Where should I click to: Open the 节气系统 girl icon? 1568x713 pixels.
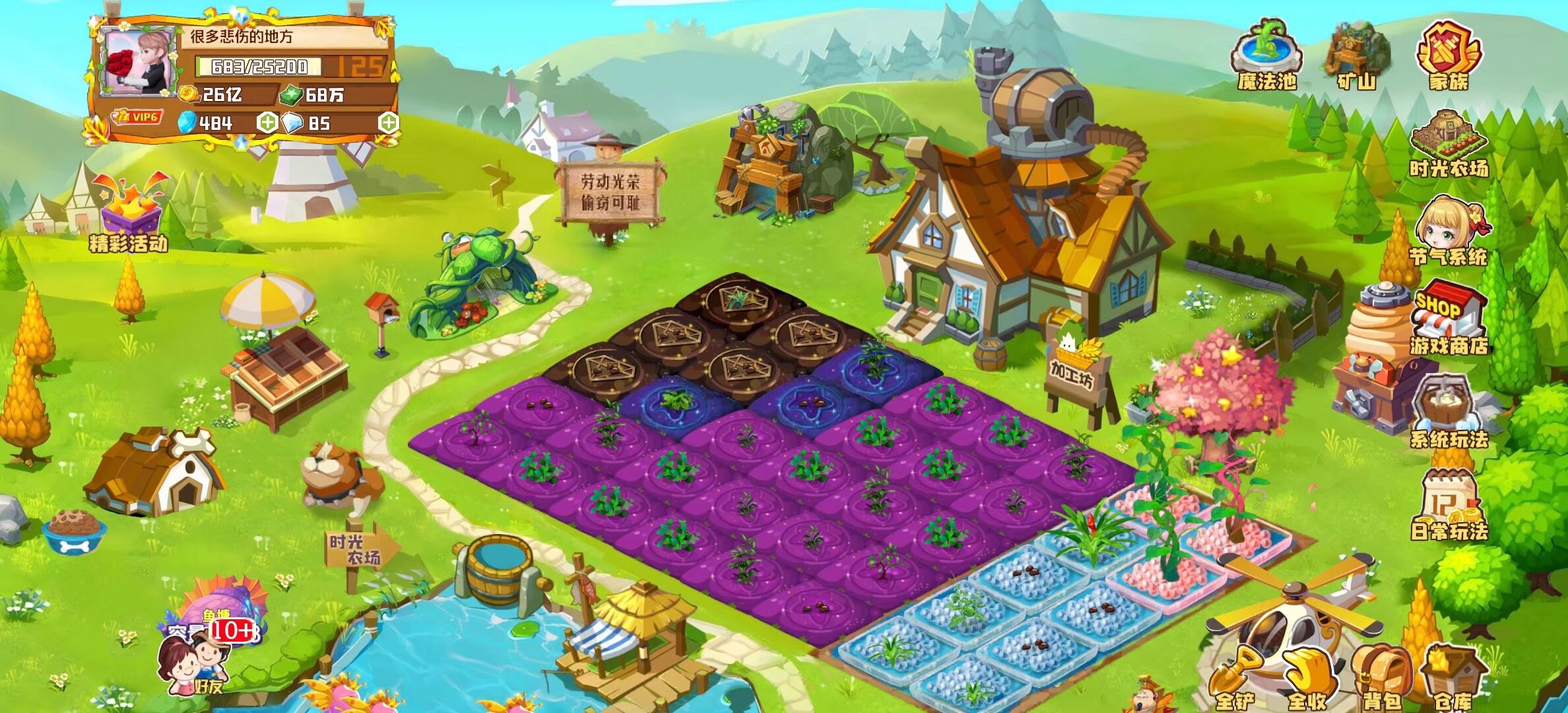pyautogui.click(x=1448, y=228)
